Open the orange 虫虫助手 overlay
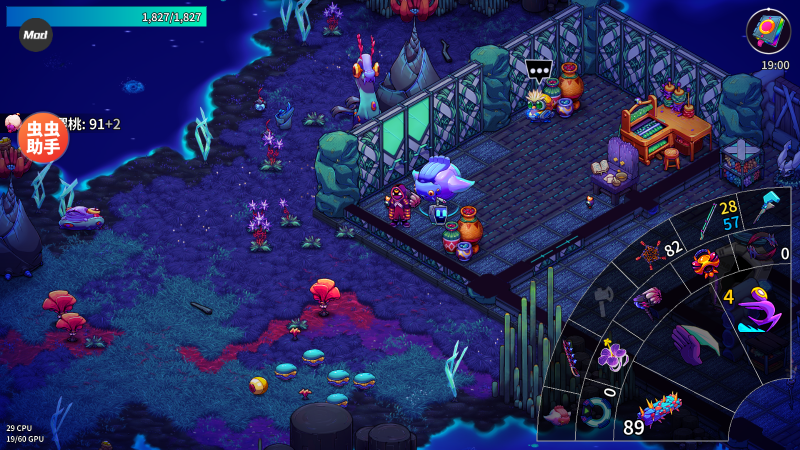 (43, 138)
